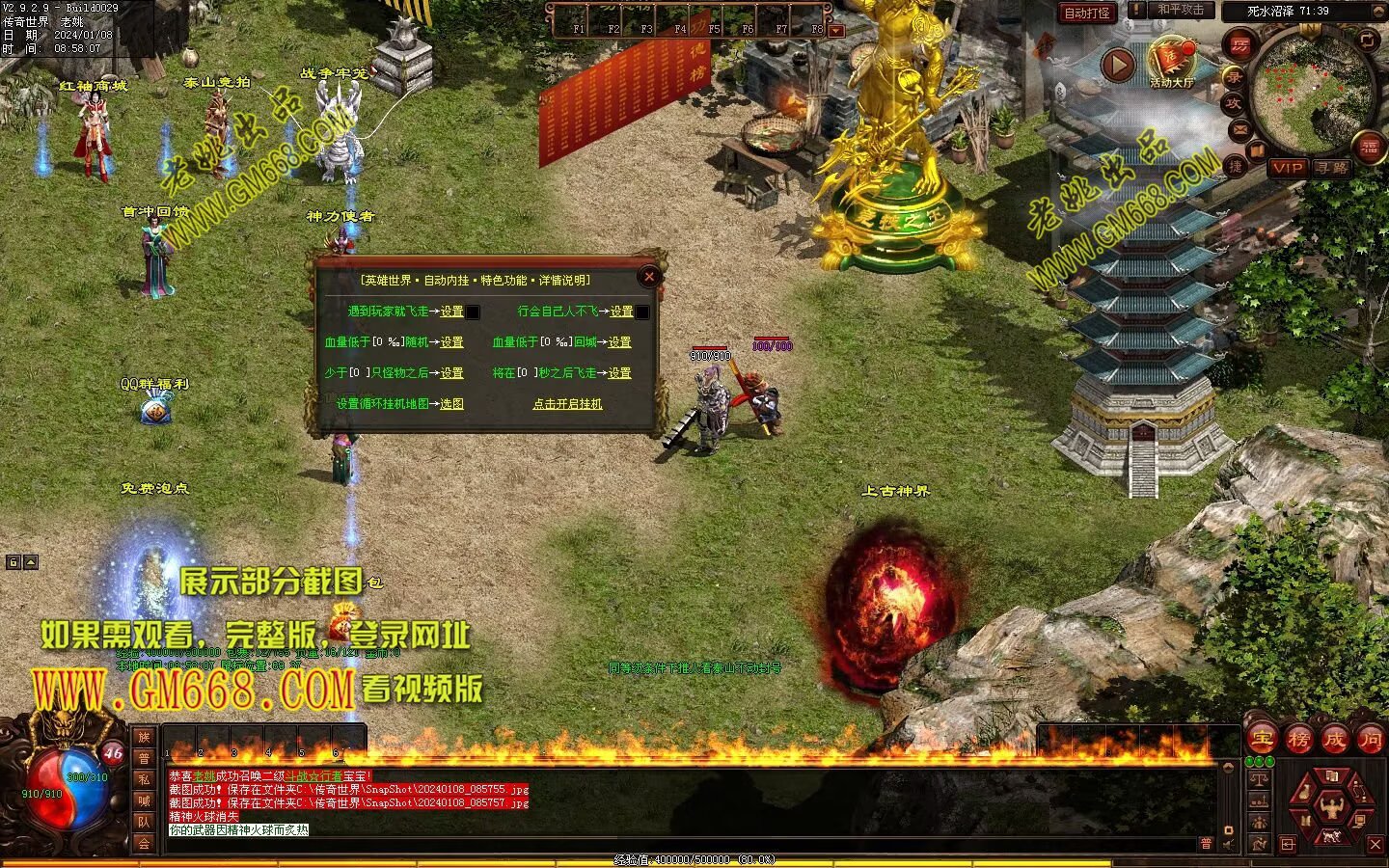Click the round play arrow button
This screenshot has height=868, width=1389.
point(1118,65)
